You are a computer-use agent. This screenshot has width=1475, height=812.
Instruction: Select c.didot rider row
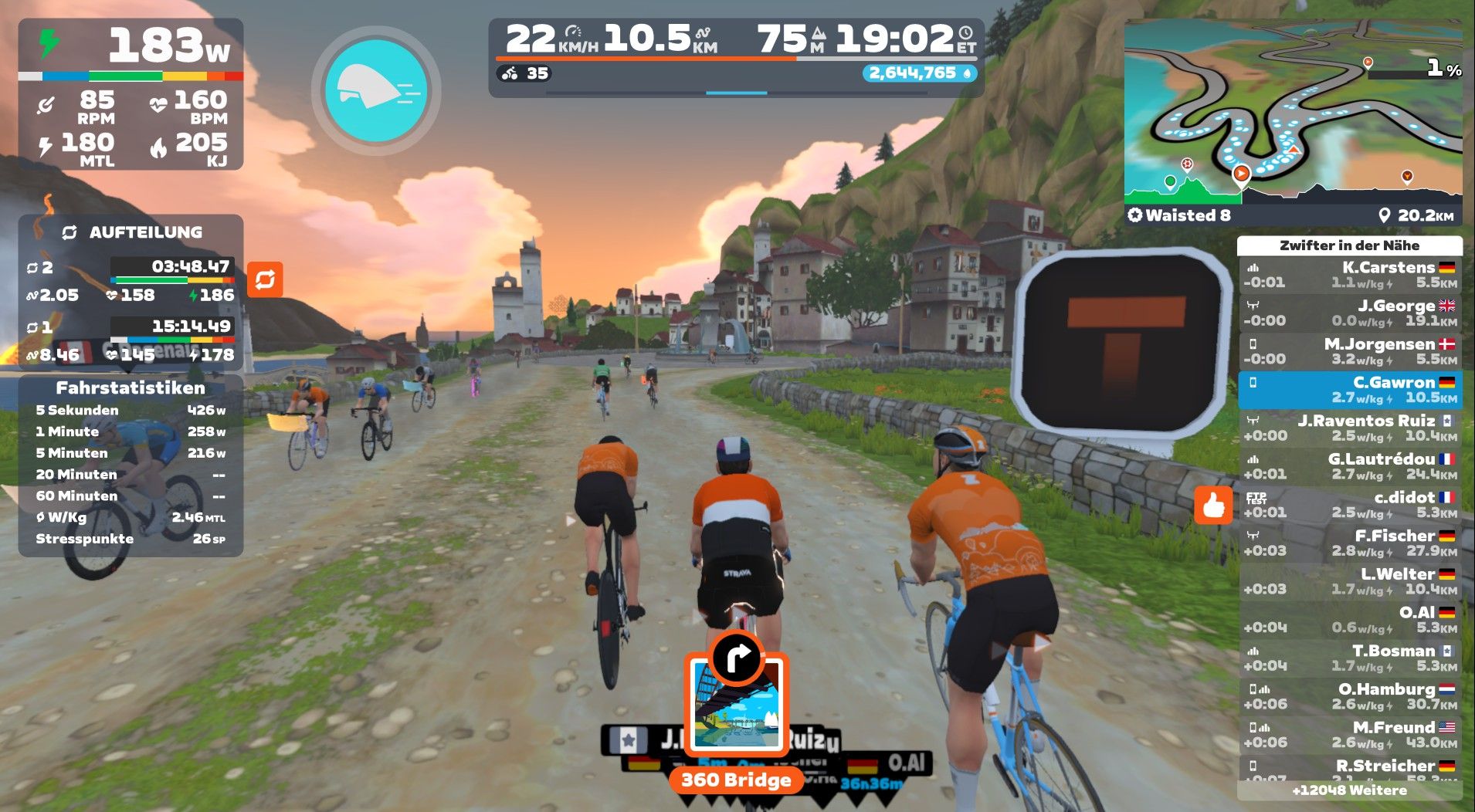[x=1349, y=505]
